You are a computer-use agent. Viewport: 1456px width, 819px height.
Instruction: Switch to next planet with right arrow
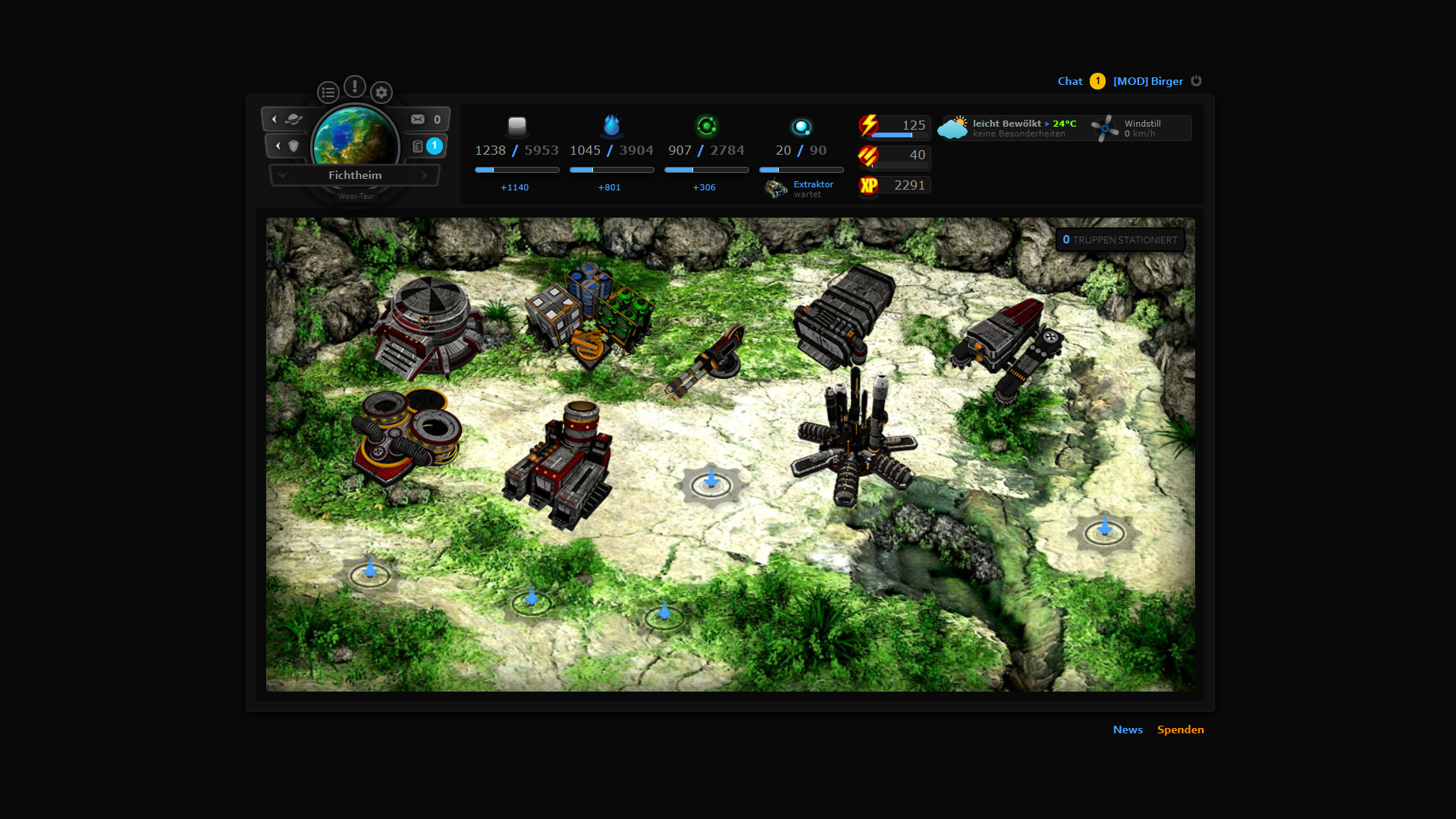(425, 175)
